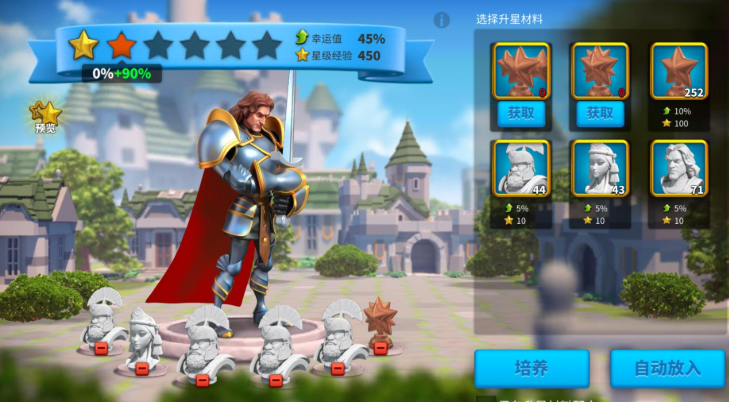
Task: Tap the 培养 train button
Action: click(531, 368)
